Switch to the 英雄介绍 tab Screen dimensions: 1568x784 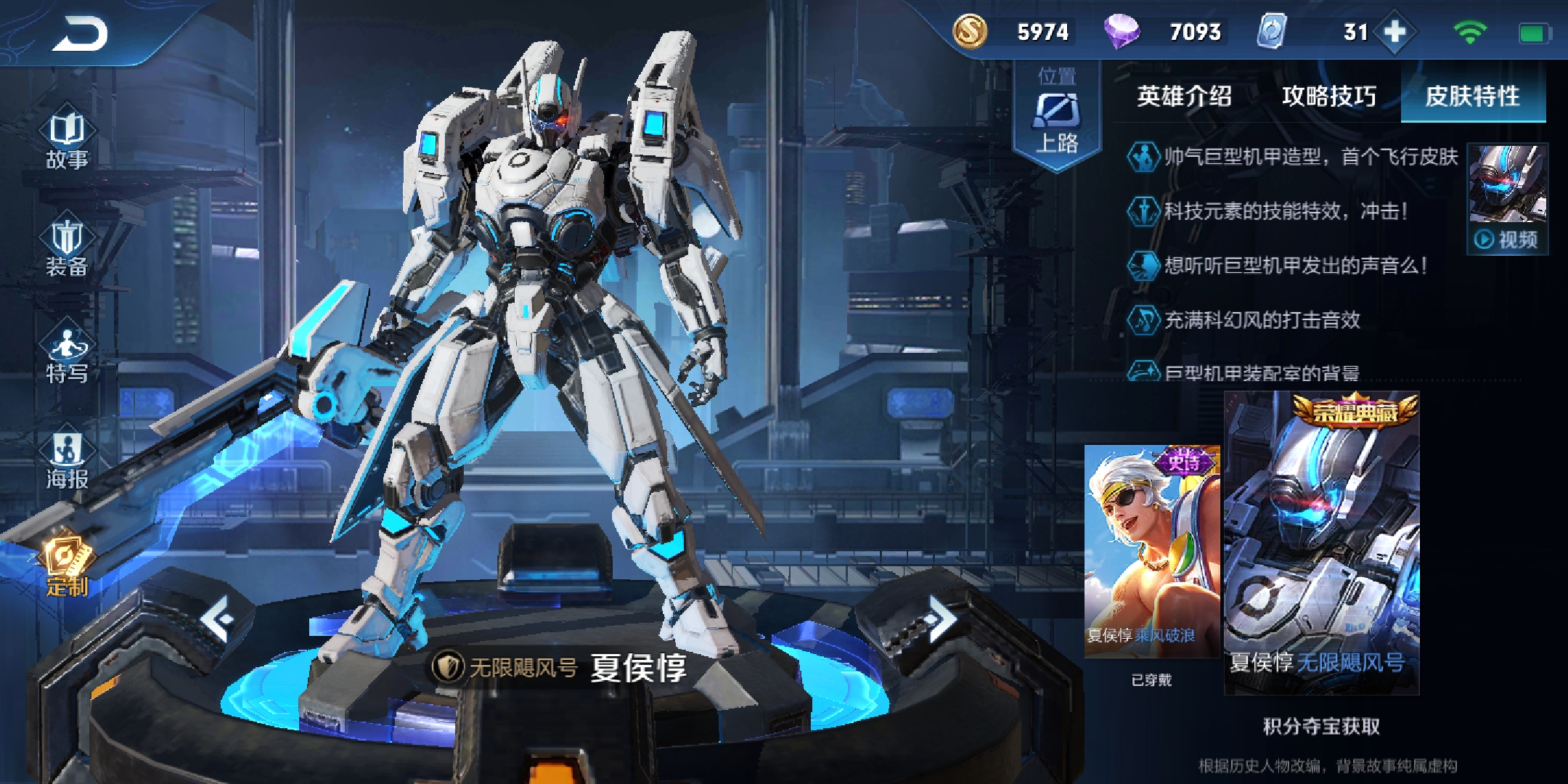point(1184,96)
